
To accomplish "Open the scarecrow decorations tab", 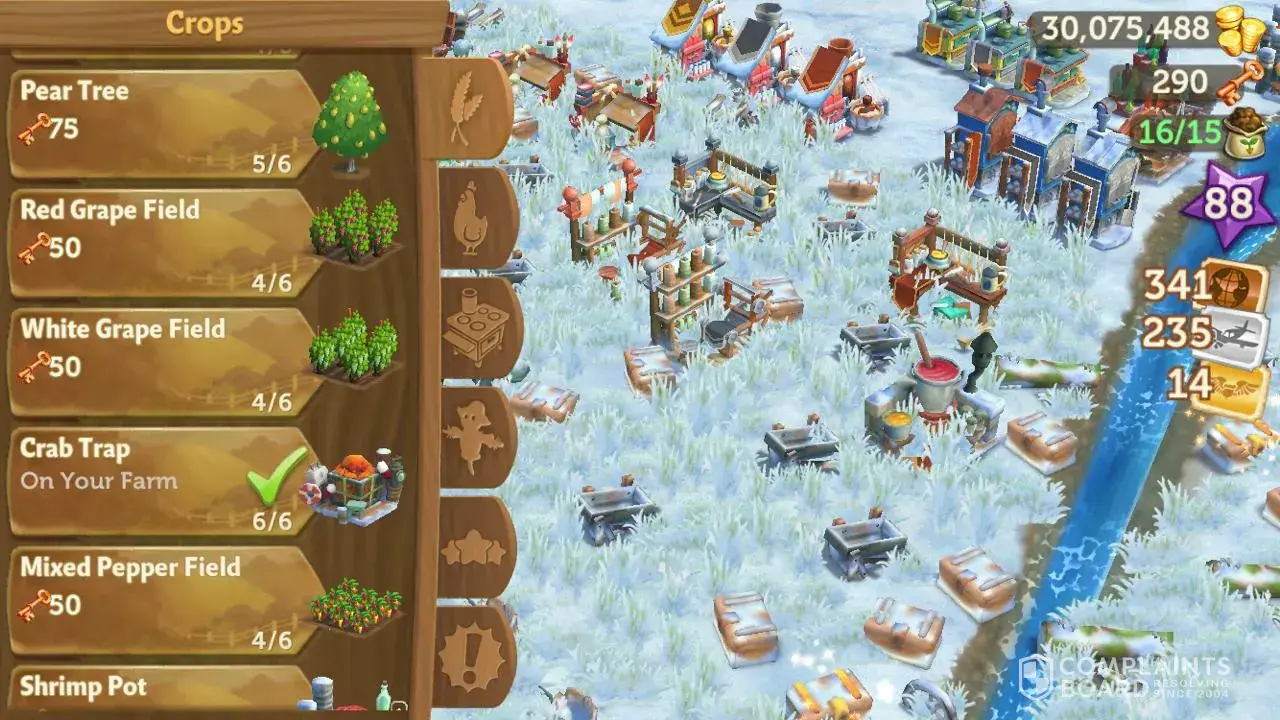I will pos(474,437).
